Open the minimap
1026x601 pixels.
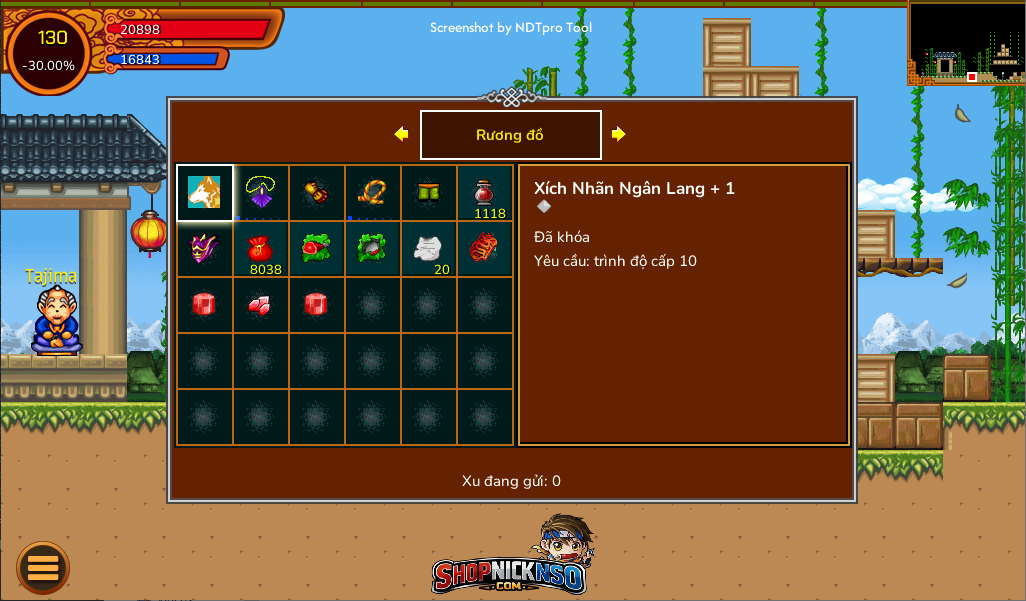pyautogui.click(x=966, y=43)
